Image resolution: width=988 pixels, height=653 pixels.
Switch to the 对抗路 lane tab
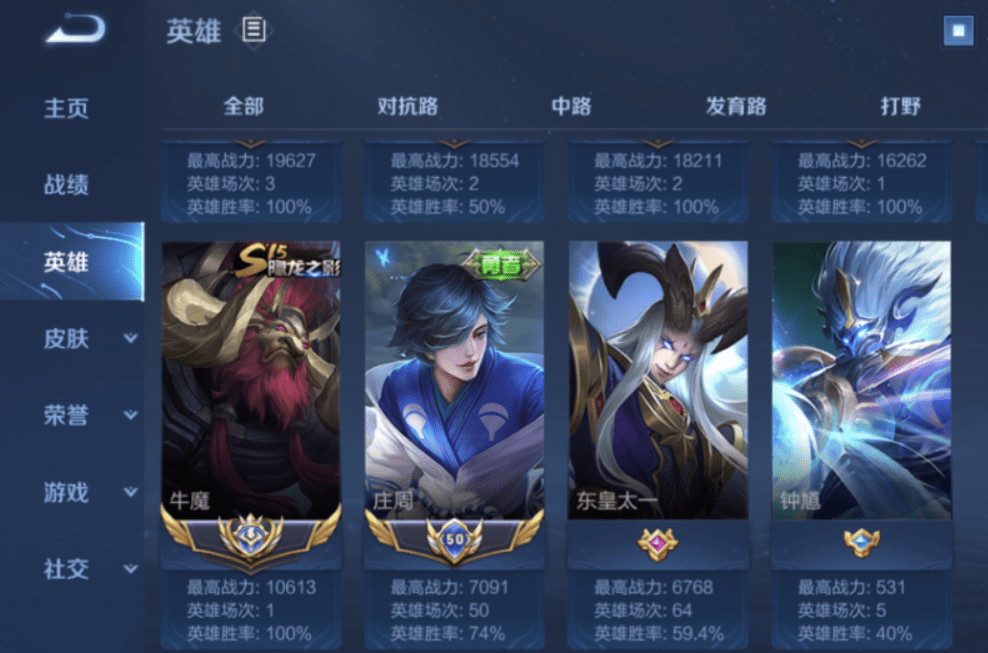[408, 106]
